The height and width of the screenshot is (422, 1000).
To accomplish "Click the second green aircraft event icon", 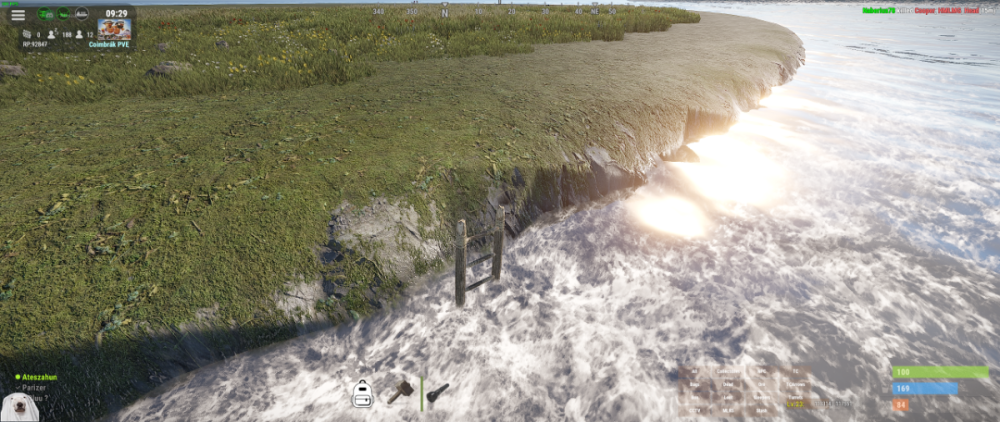I will click(63, 14).
